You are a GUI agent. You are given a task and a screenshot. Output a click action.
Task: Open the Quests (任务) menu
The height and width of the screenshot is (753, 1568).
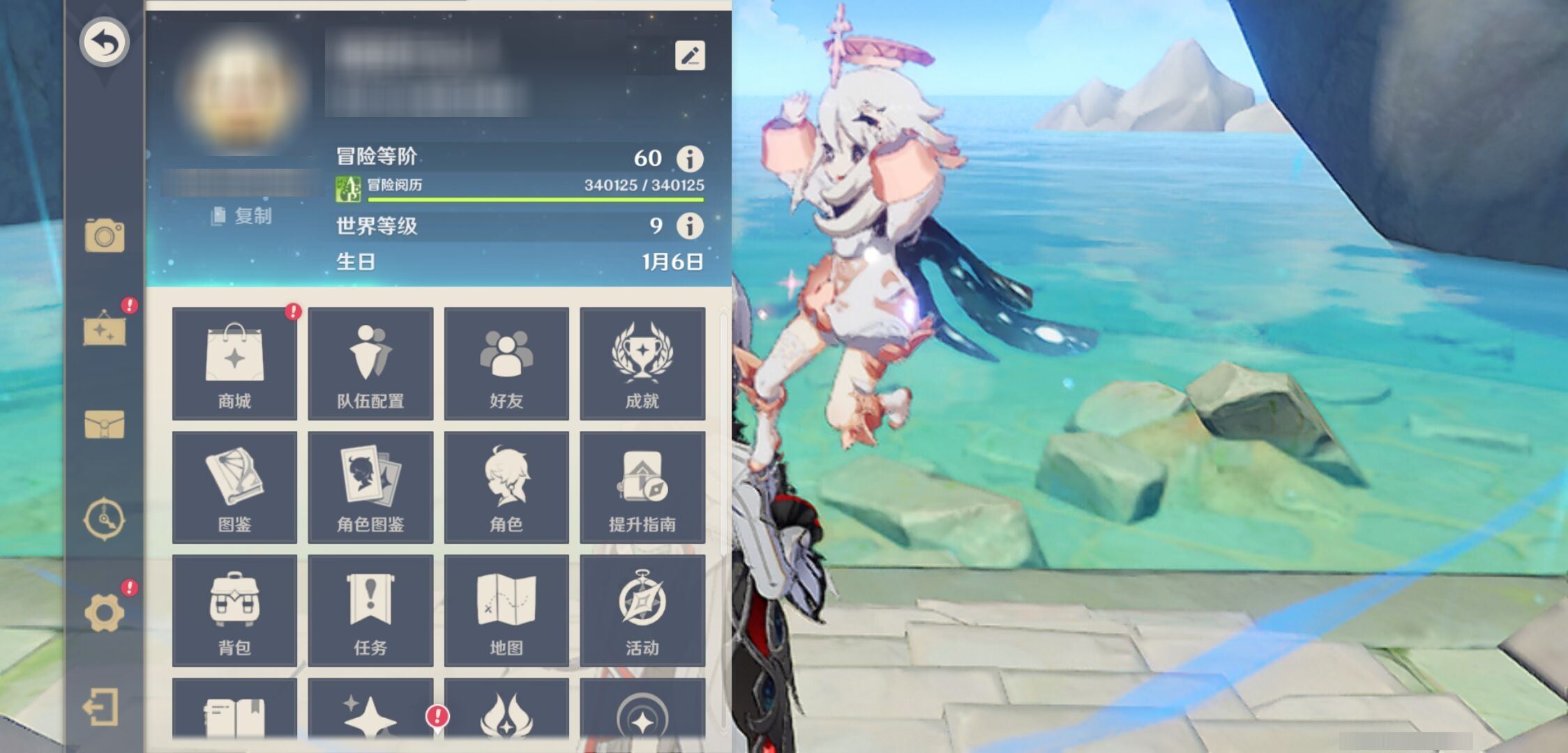click(370, 610)
